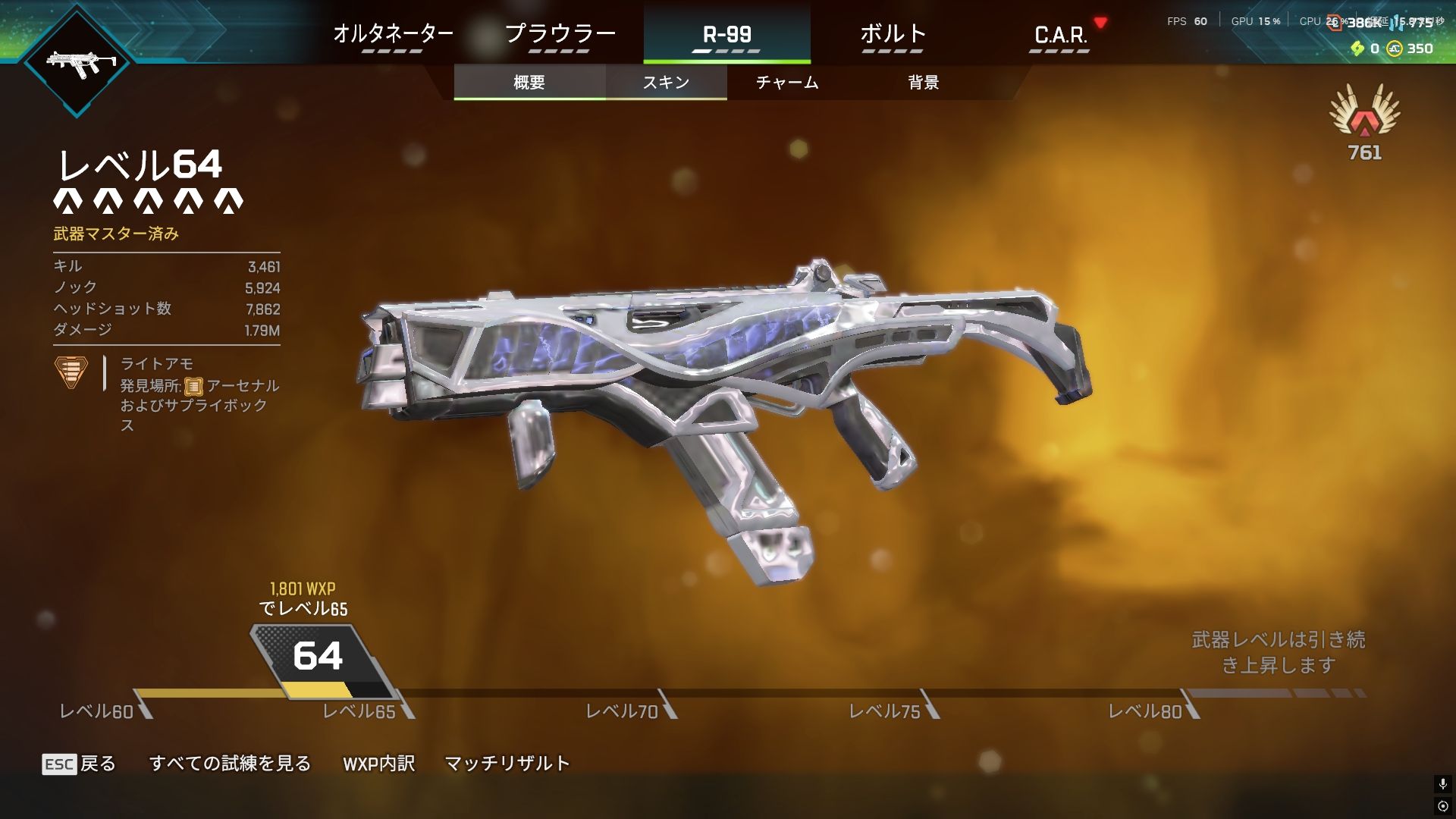Click the 戻る back button
Image resolution: width=1456 pixels, height=819 pixels.
coord(79,764)
